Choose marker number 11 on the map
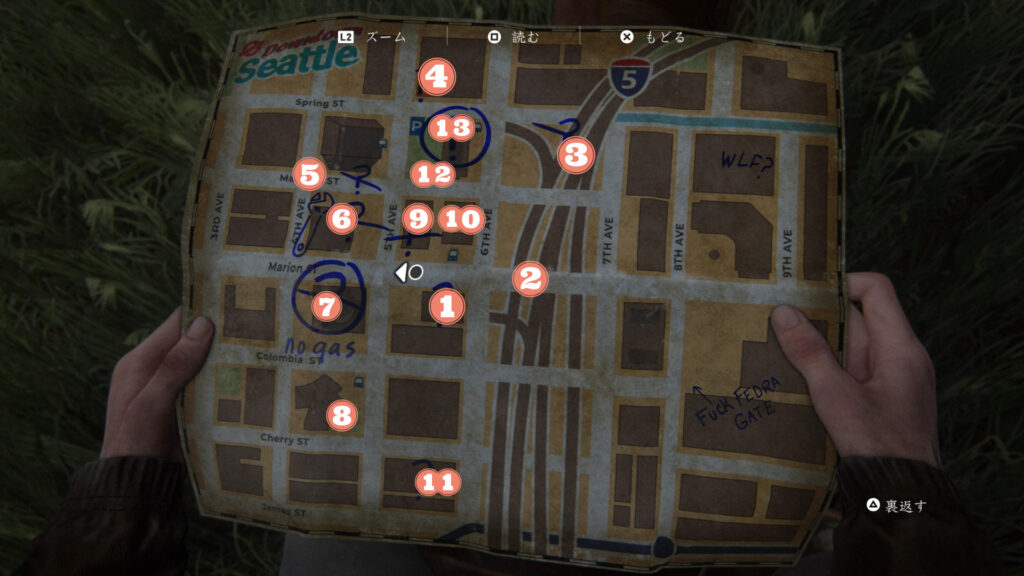 tap(437, 482)
